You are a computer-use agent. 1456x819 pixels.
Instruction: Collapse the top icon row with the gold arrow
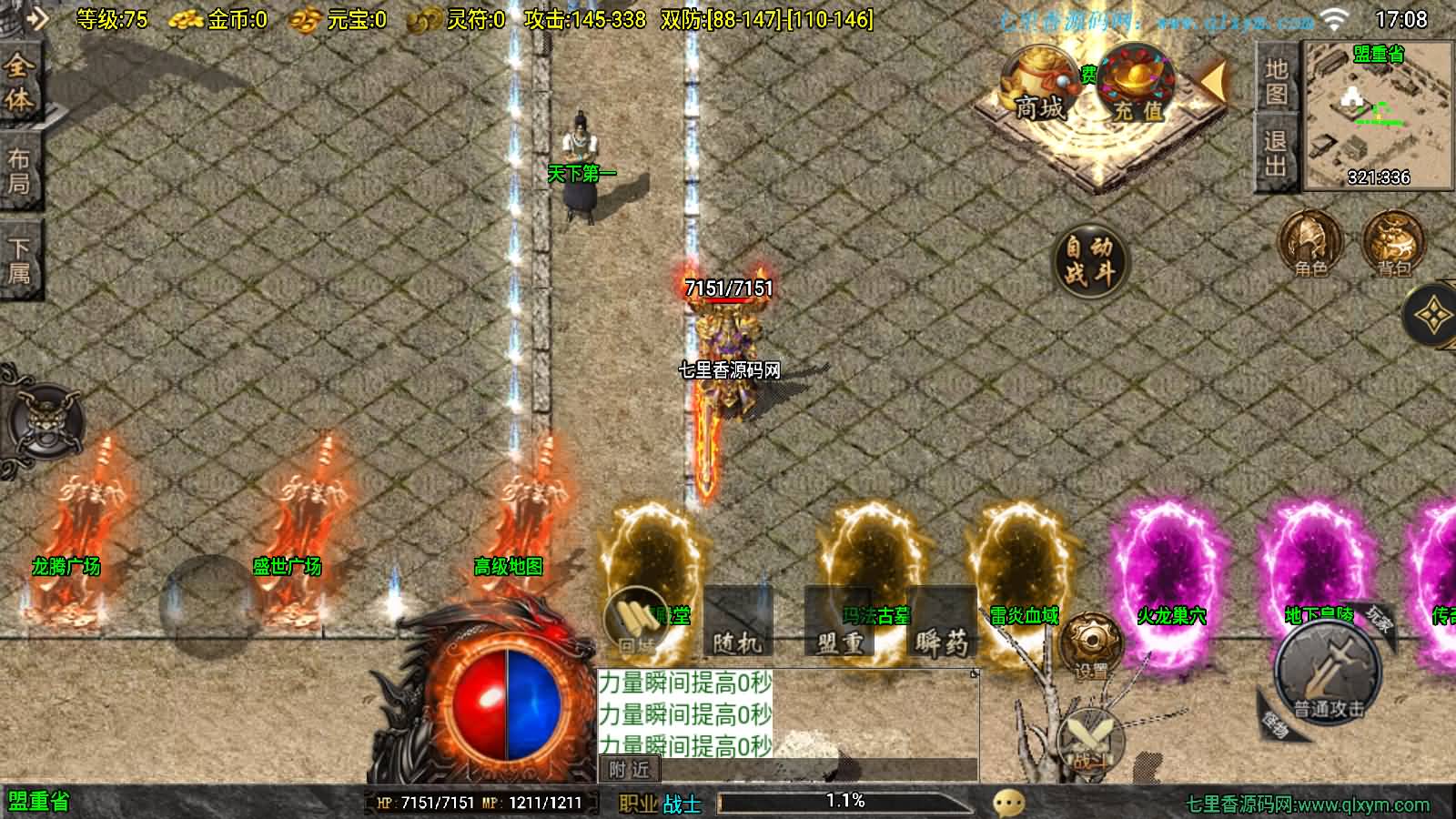tap(1214, 82)
